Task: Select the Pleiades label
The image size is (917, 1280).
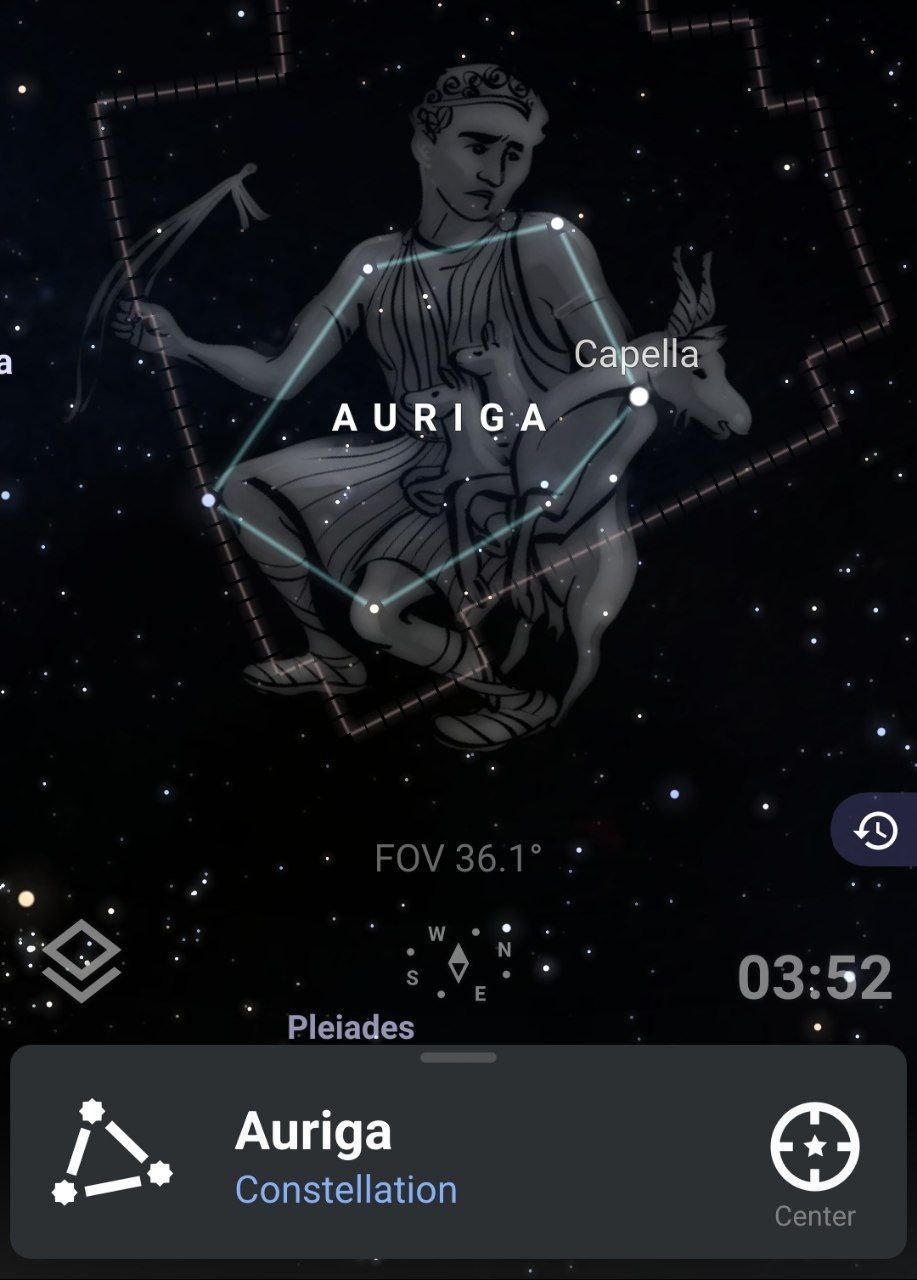Action: tap(350, 1027)
